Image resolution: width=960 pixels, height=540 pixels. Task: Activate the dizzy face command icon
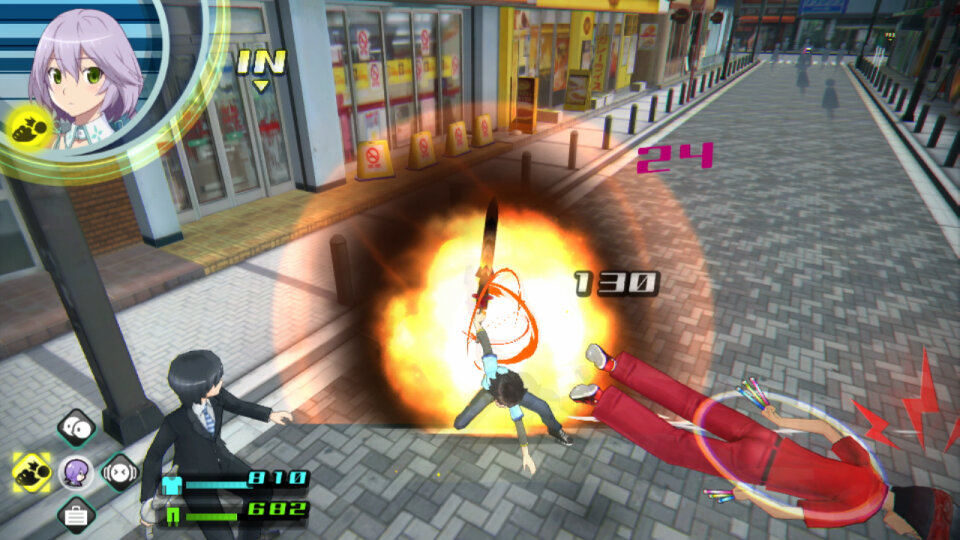[x=119, y=469]
